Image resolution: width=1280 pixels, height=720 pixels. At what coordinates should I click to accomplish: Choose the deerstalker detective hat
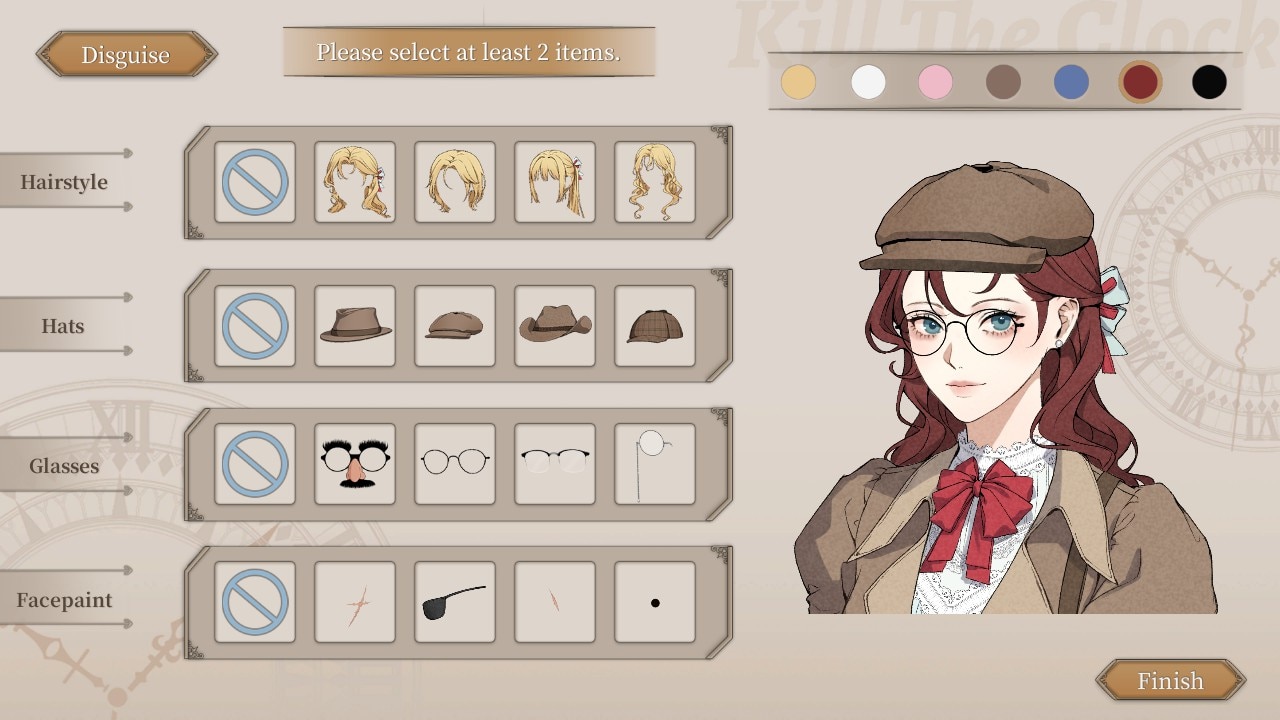655,326
